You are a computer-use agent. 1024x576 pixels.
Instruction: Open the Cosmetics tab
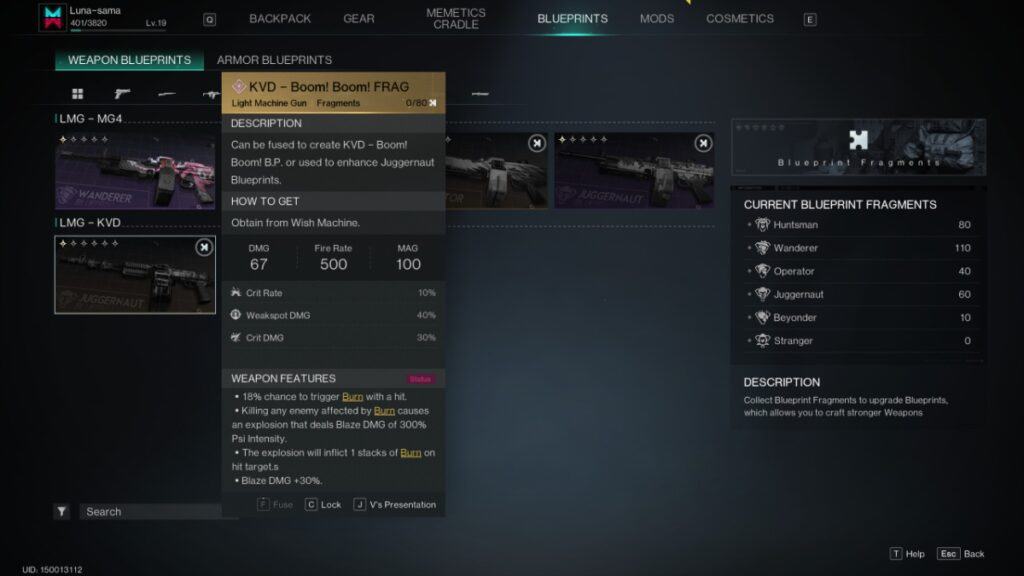pos(740,19)
